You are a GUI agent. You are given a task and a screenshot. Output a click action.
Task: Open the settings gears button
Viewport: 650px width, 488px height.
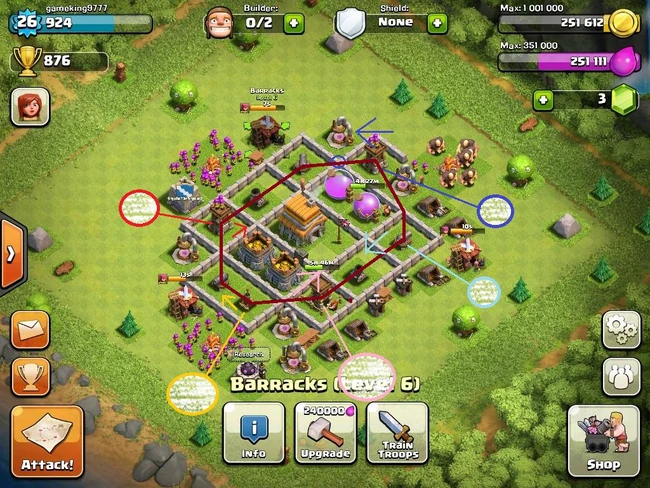(620, 330)
